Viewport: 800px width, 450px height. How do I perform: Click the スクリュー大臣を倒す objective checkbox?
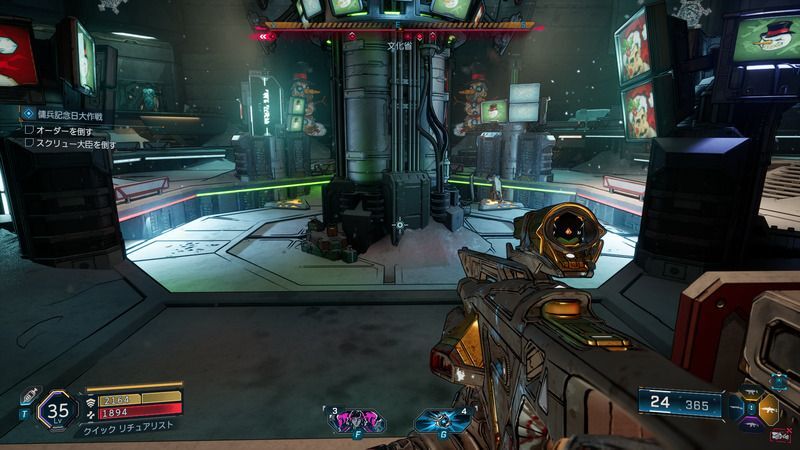click(29, 144)
